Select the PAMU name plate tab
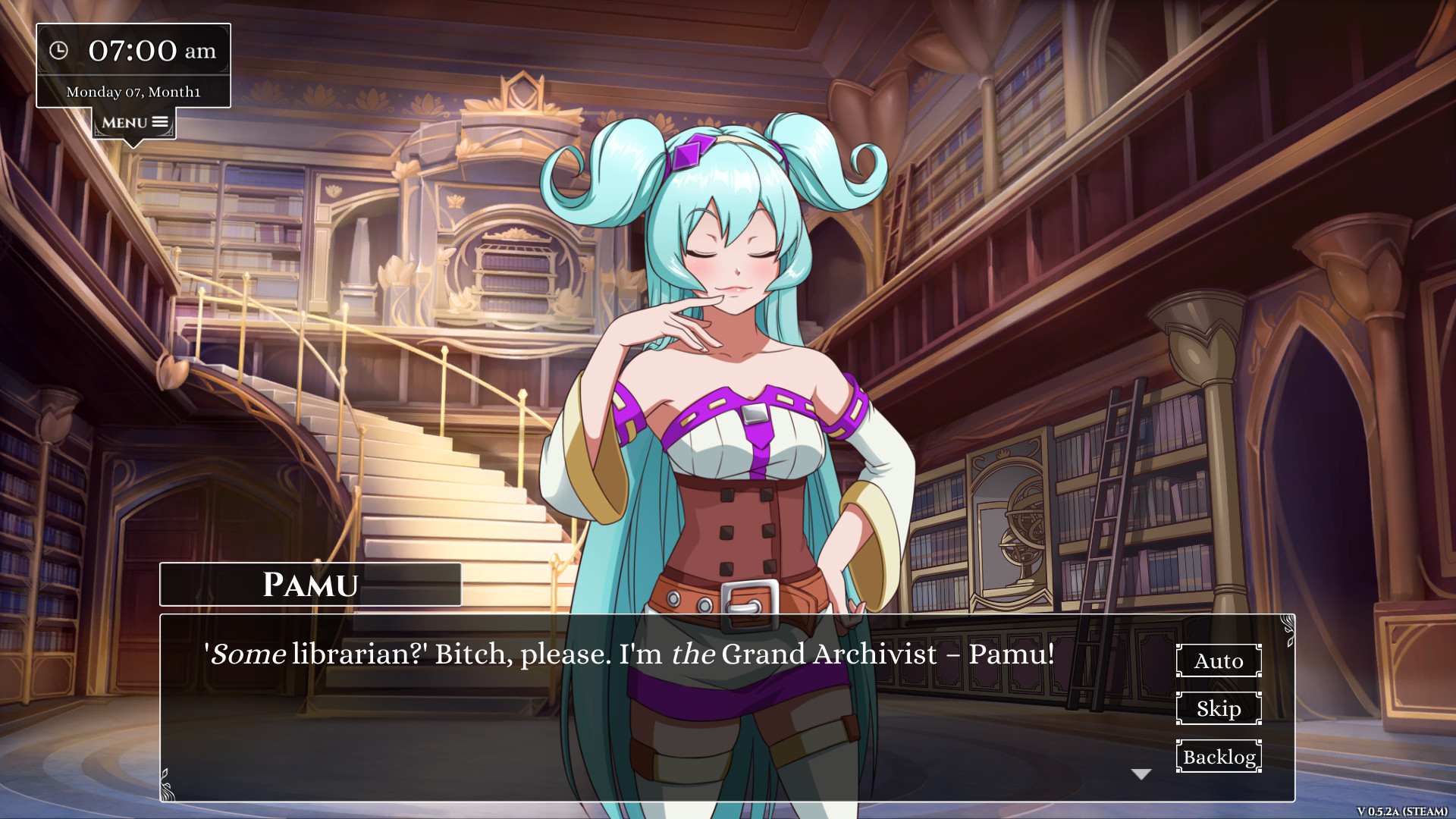 pos(311,584)
